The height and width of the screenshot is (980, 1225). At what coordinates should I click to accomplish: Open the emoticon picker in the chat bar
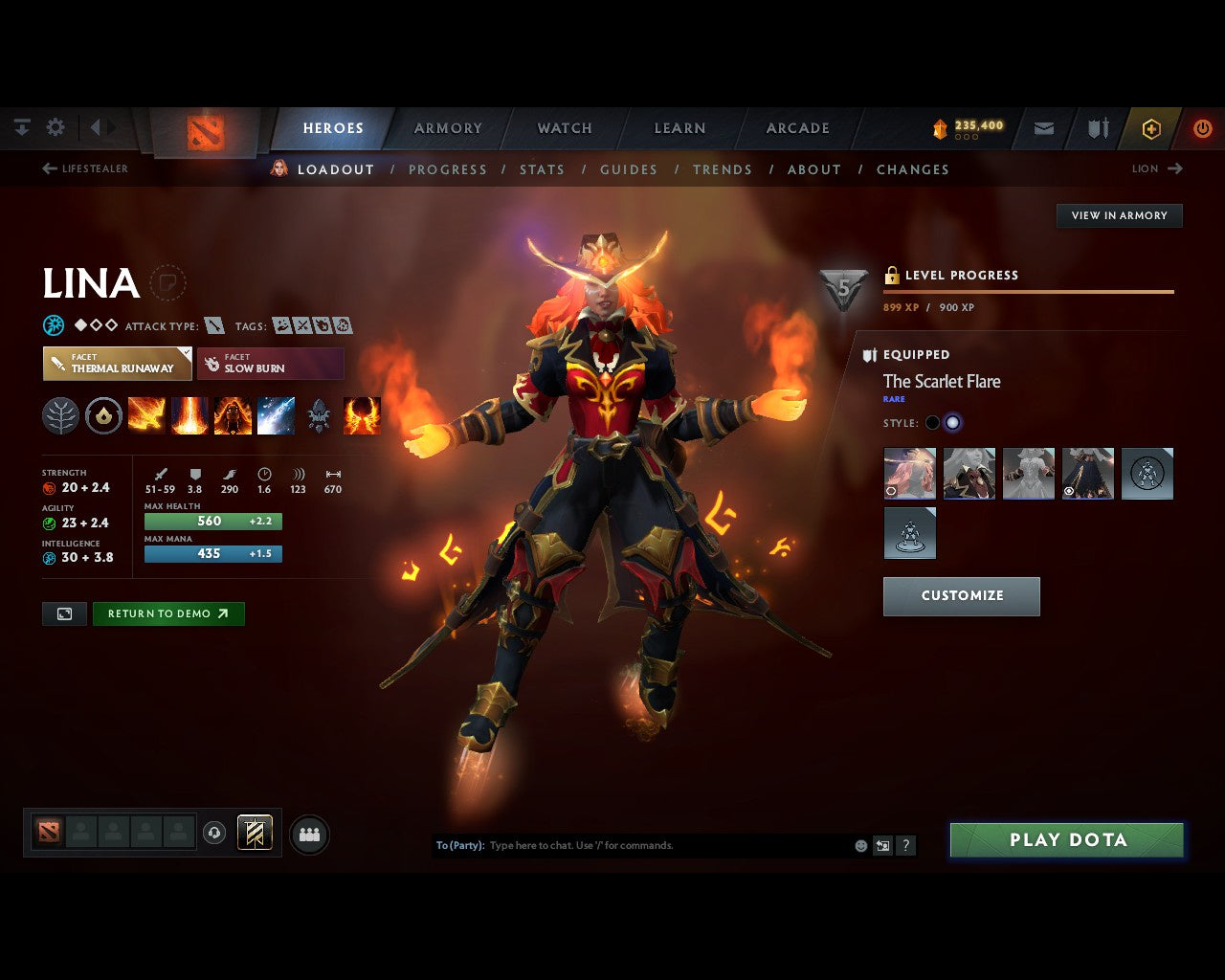(x=859, y=845)
